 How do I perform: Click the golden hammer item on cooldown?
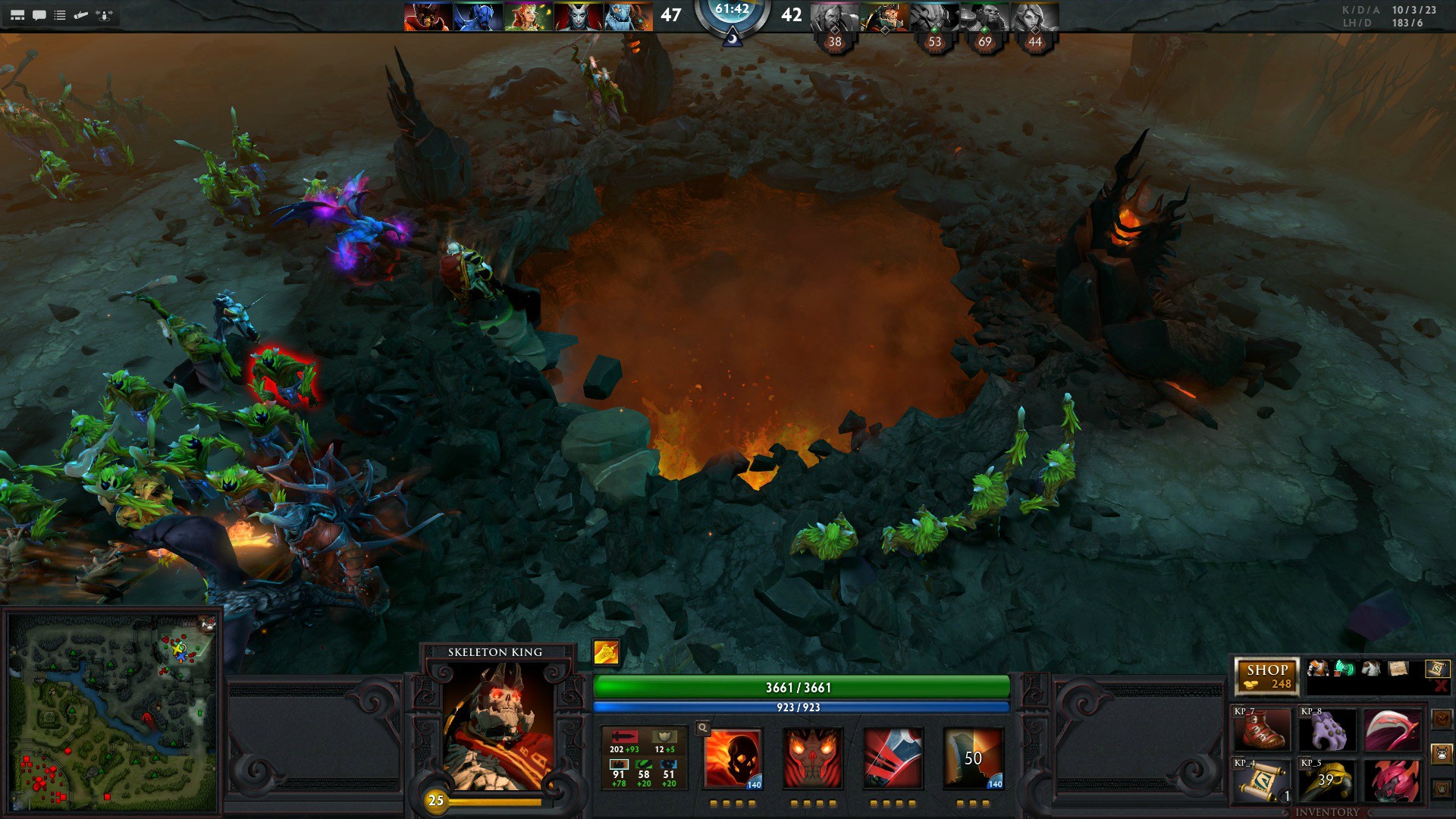click(x=1327, y=780)
